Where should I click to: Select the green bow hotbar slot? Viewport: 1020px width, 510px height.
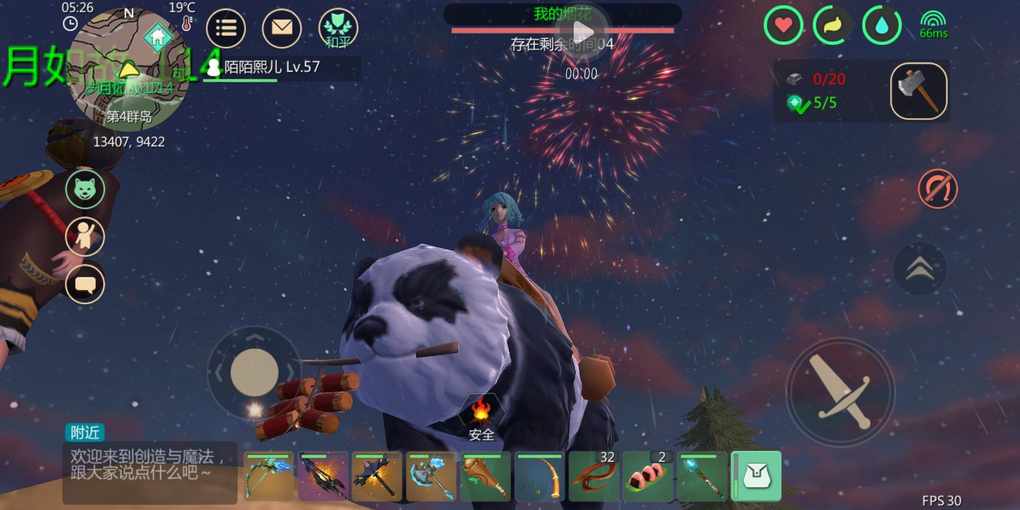click(x=270, y=476)
